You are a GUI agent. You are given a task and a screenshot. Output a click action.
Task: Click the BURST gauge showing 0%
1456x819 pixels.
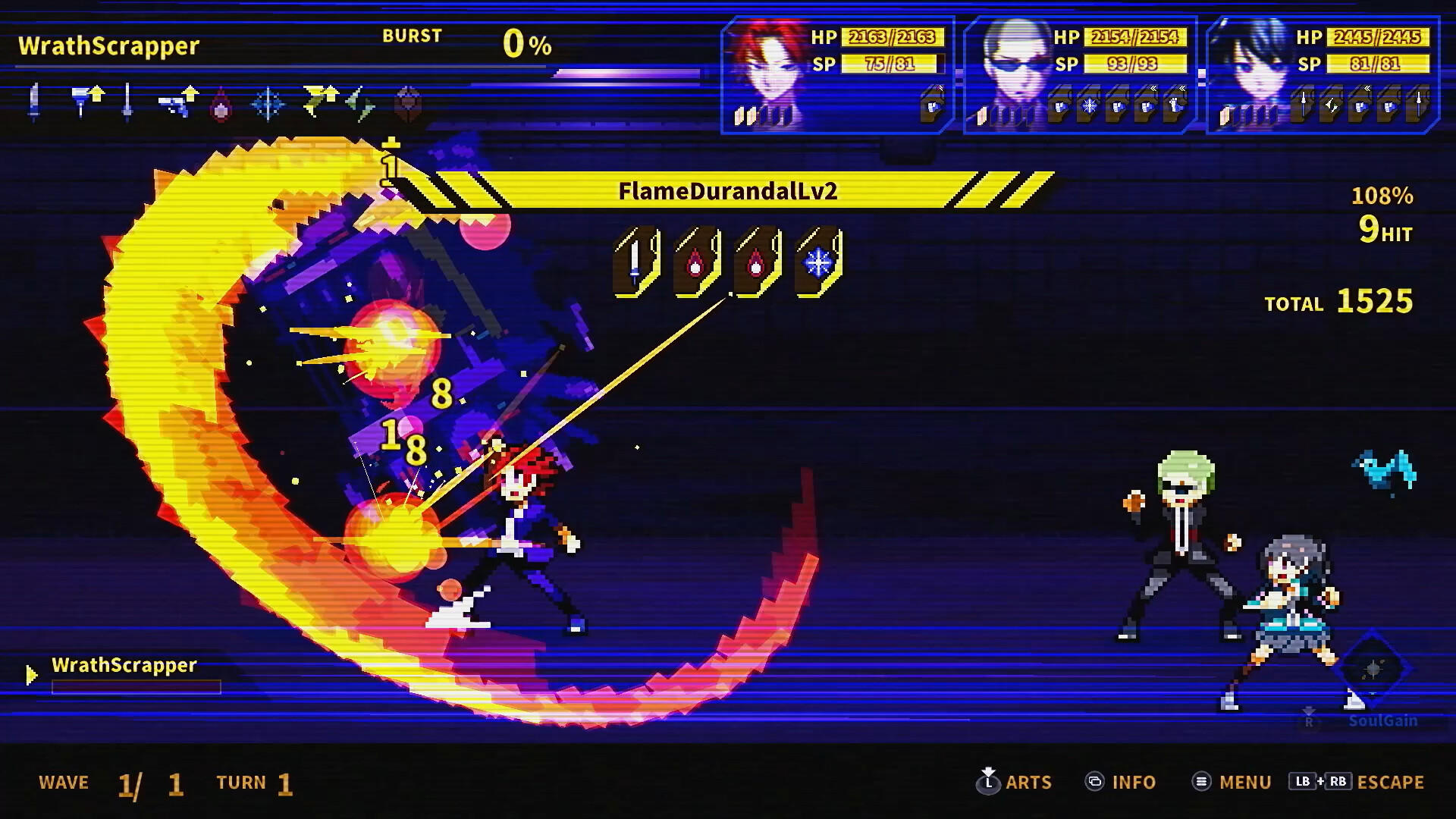pyautogui.click(x=526, y=43)
